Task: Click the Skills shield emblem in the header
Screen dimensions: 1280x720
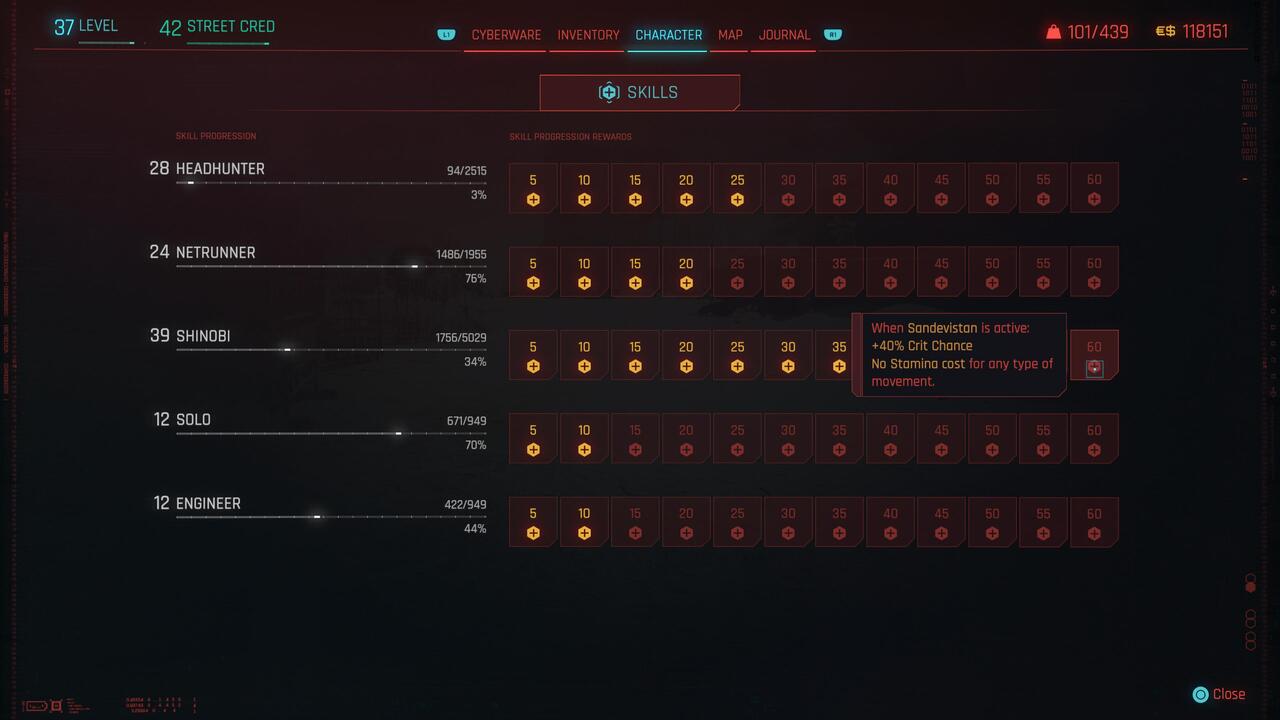Action: click(x=608, y=91)
